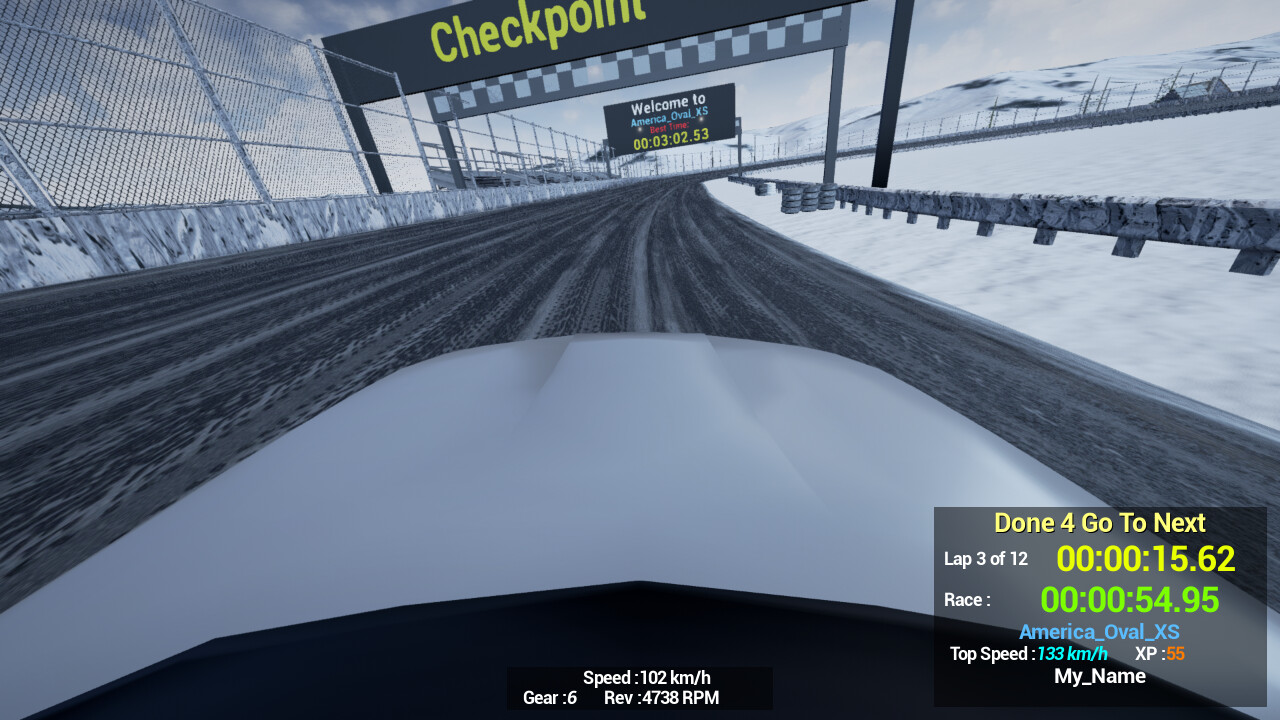Toggle the Done 4 Go To Next banner
This screenshot has width=1280, height=720.
(x=1099, y=522)
